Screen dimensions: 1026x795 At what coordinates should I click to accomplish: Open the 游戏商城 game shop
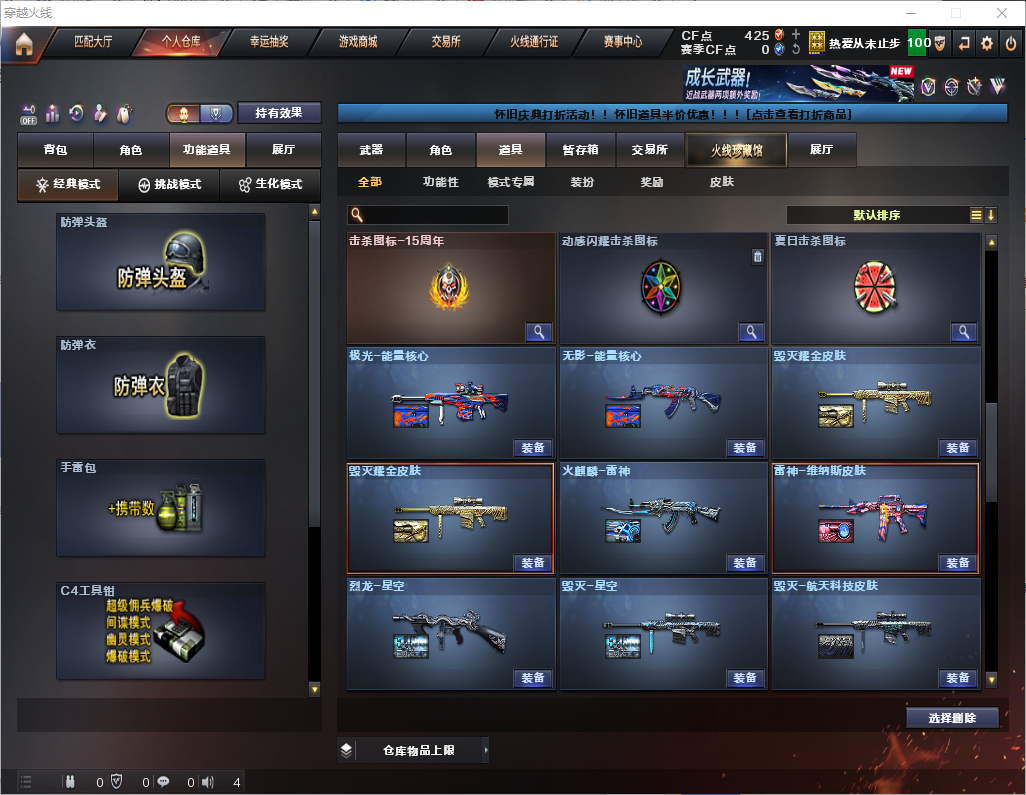[358, 42]
